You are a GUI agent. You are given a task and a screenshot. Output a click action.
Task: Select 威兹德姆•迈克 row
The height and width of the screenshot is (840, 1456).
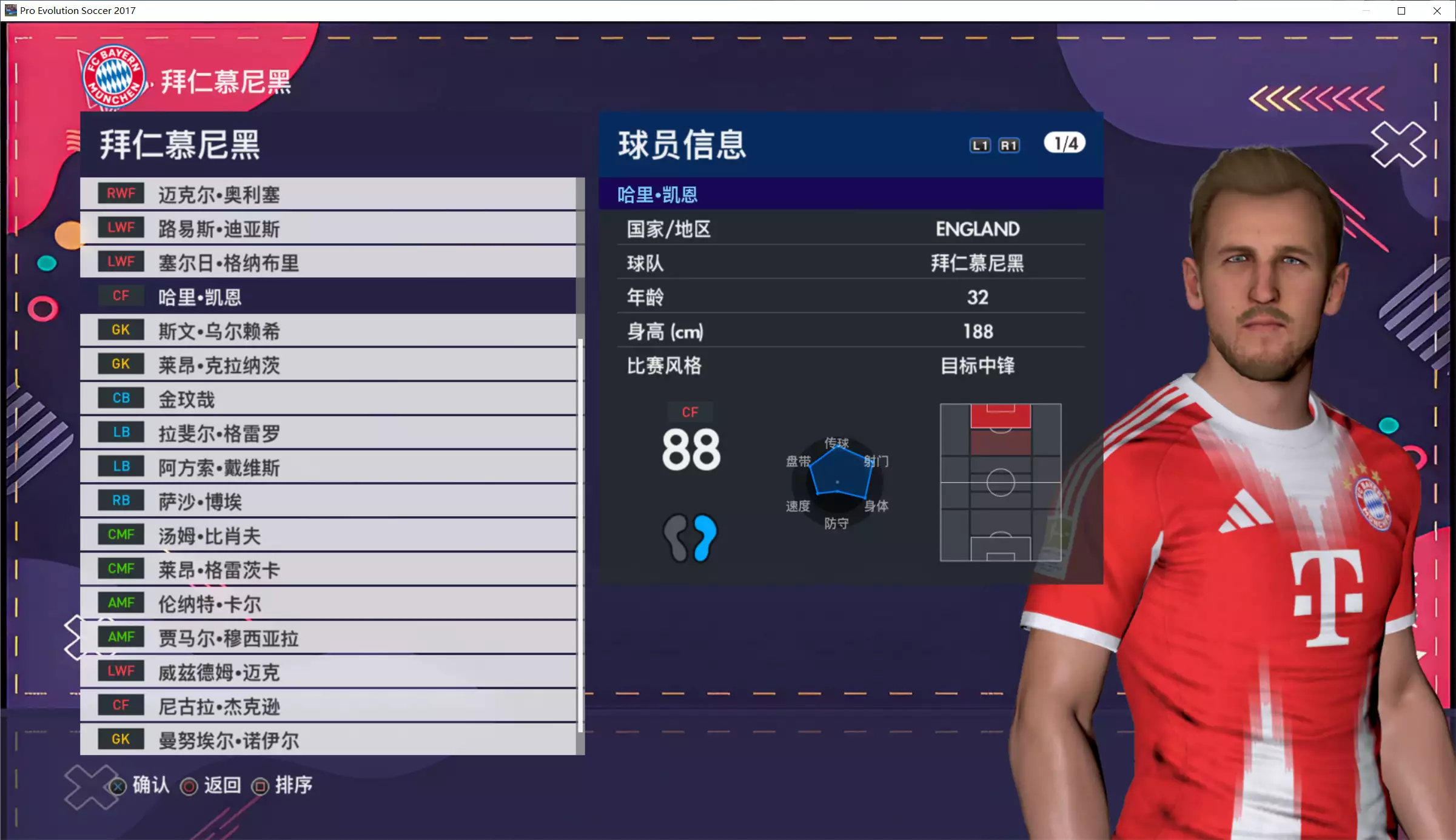(327, 672)
